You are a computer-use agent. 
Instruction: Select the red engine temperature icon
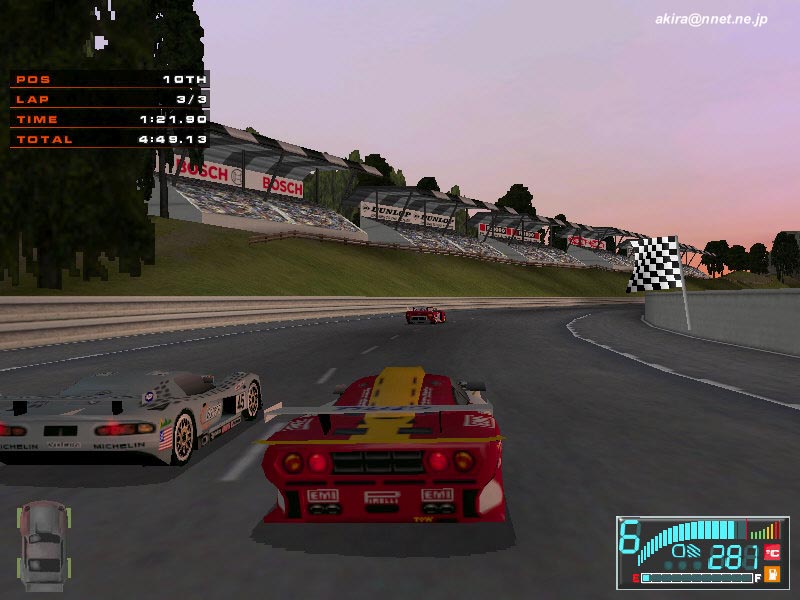point(772,552)
